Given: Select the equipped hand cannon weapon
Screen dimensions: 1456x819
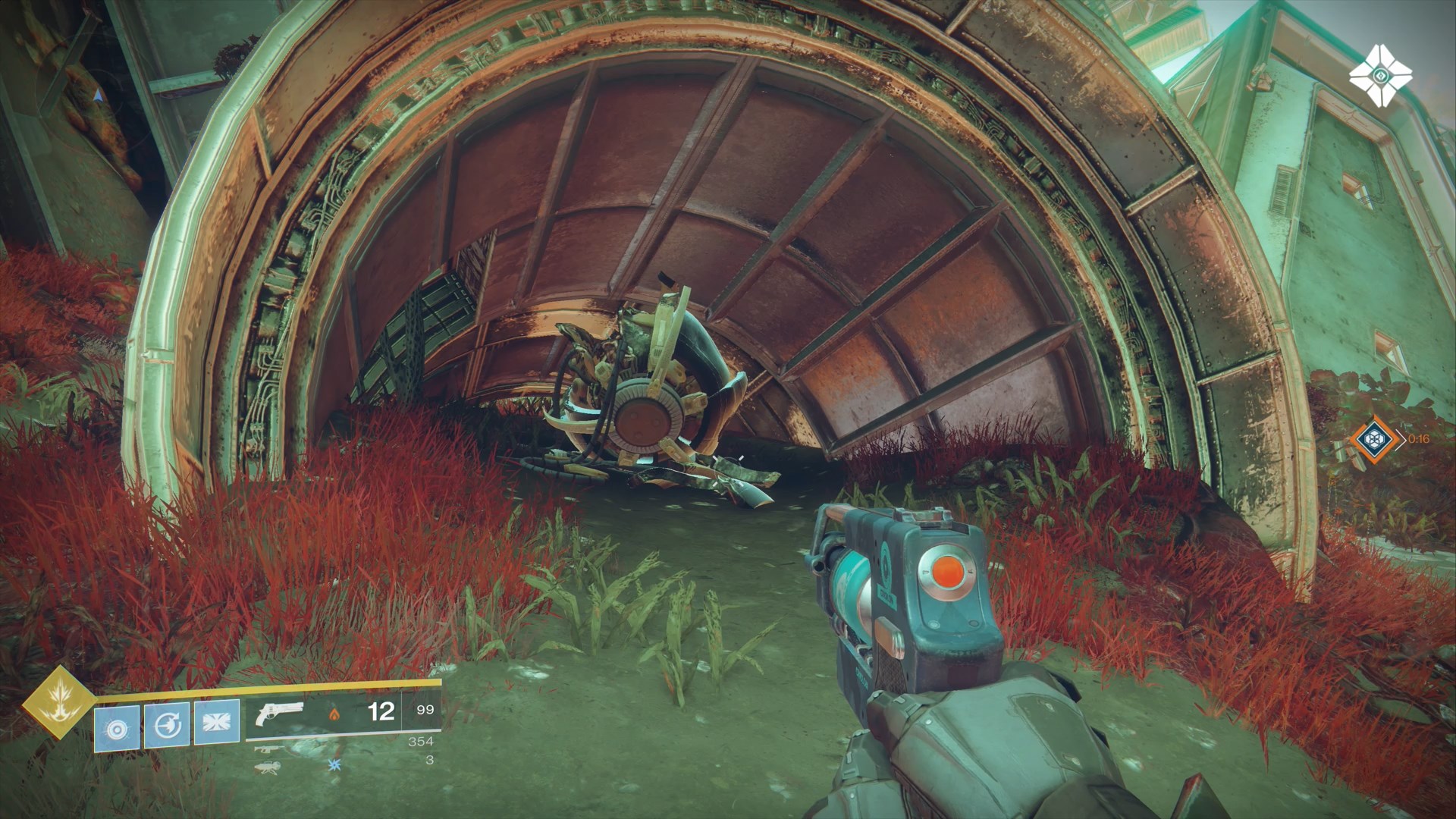Looking at the screenshot, I should [280, 713].
